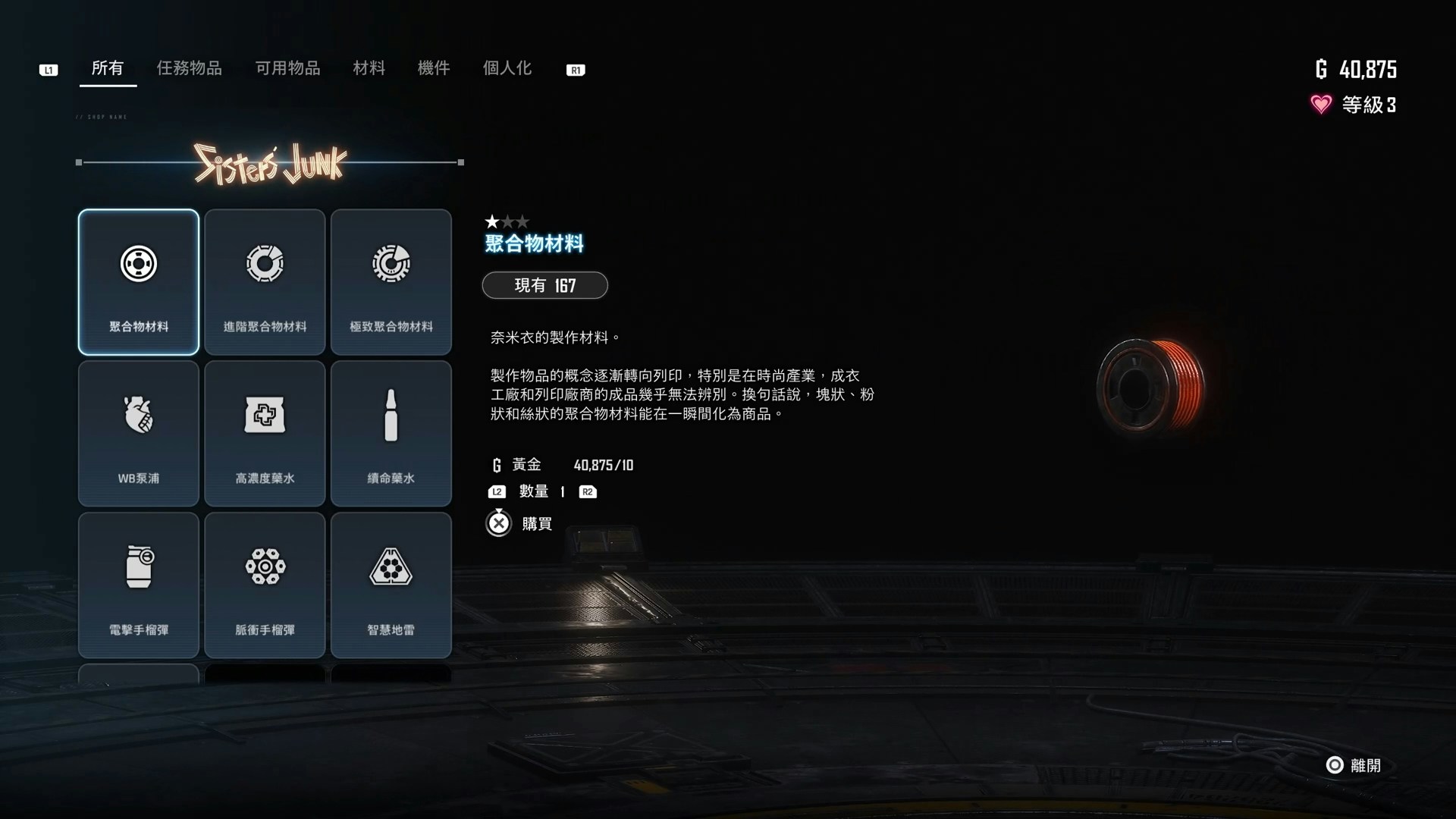Image resolution: width=1456 pixels, height=819 pixels.
Task: Select the 續命藥水 vial icon
Action: pos(391,415)
